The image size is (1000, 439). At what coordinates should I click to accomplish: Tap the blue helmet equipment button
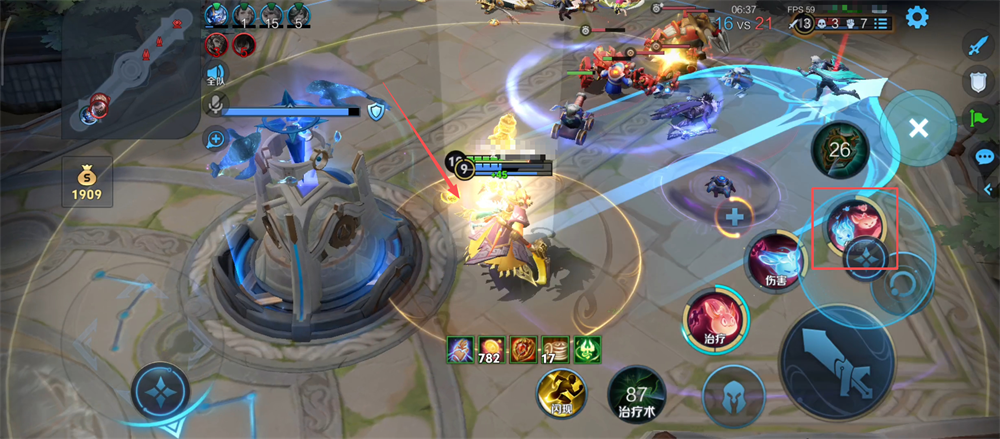click(x=733, y=396)
